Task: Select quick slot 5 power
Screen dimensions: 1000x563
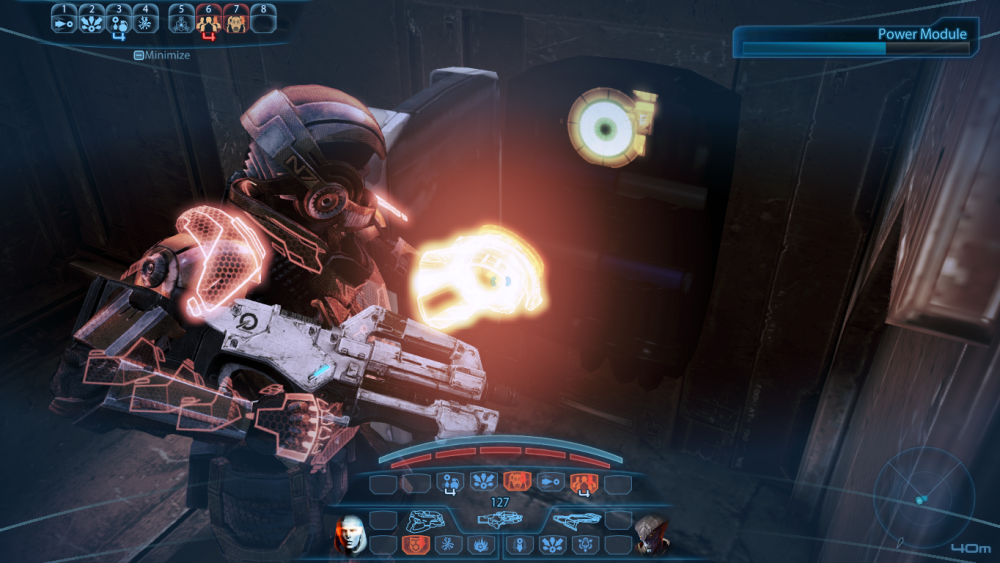Action: click(x=182, y=23)
